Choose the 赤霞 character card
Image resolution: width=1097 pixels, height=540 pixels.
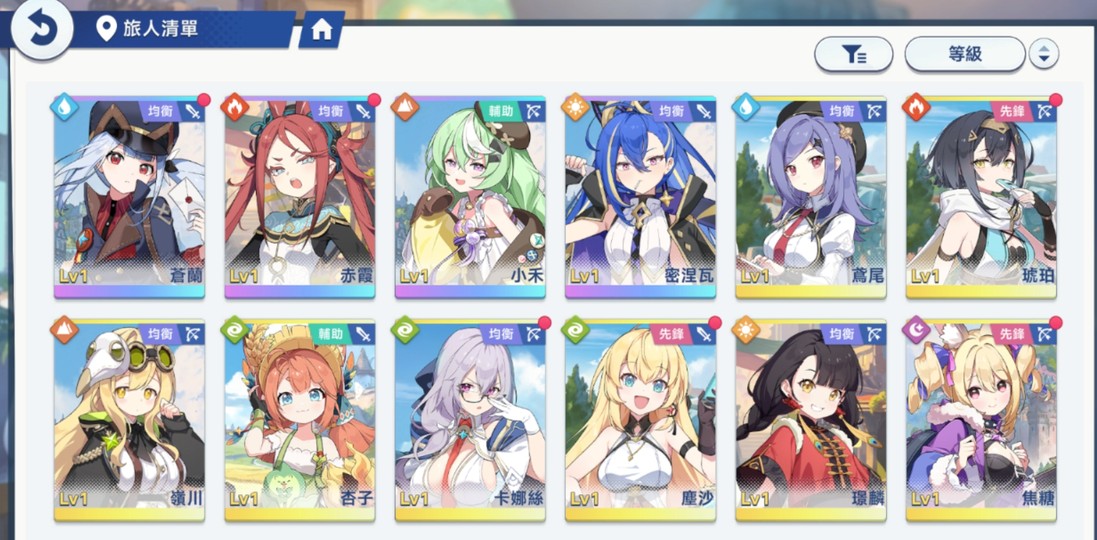tap(299, 197)
